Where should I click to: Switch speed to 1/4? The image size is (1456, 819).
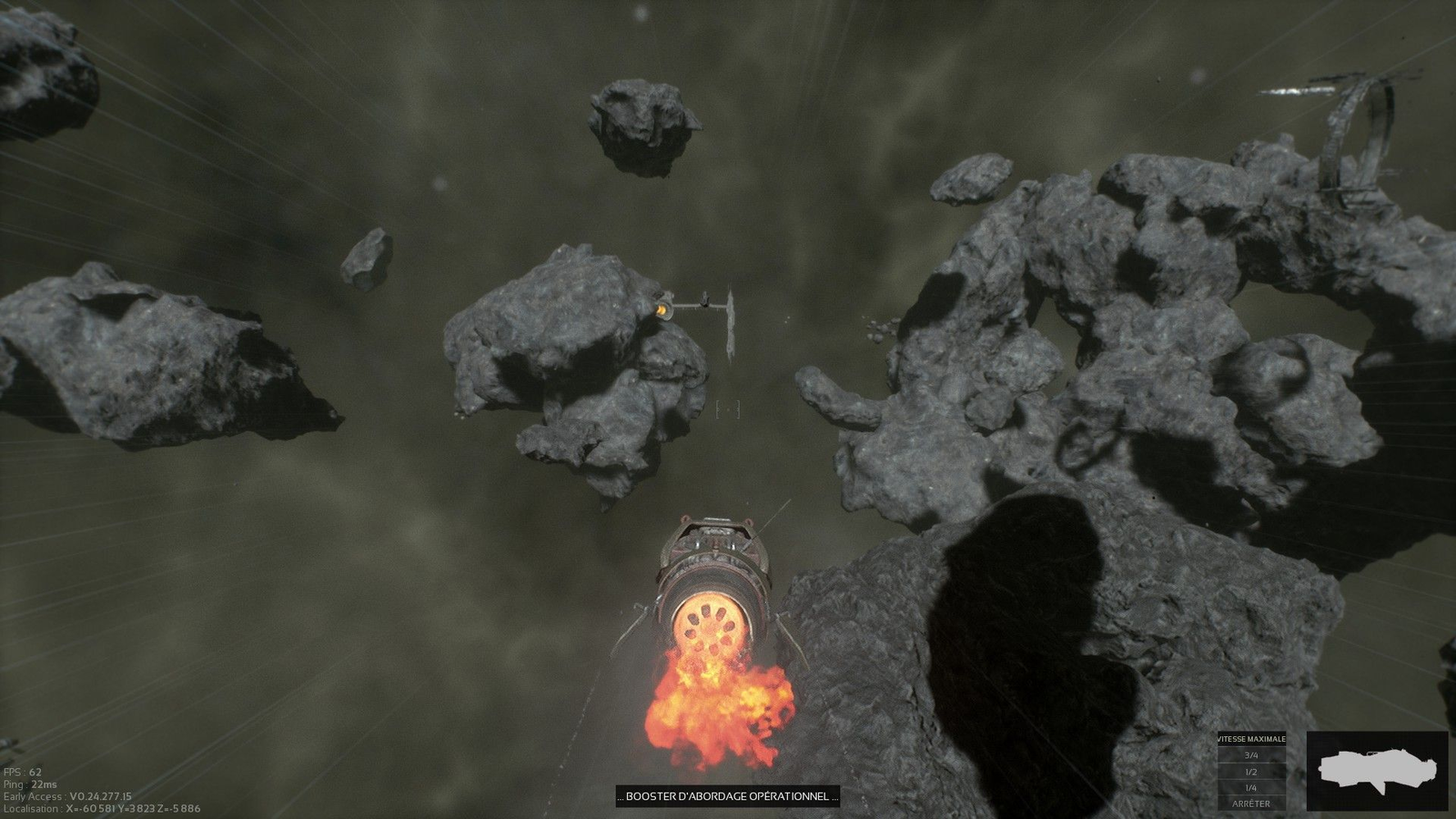click(x=1251, y=788)
